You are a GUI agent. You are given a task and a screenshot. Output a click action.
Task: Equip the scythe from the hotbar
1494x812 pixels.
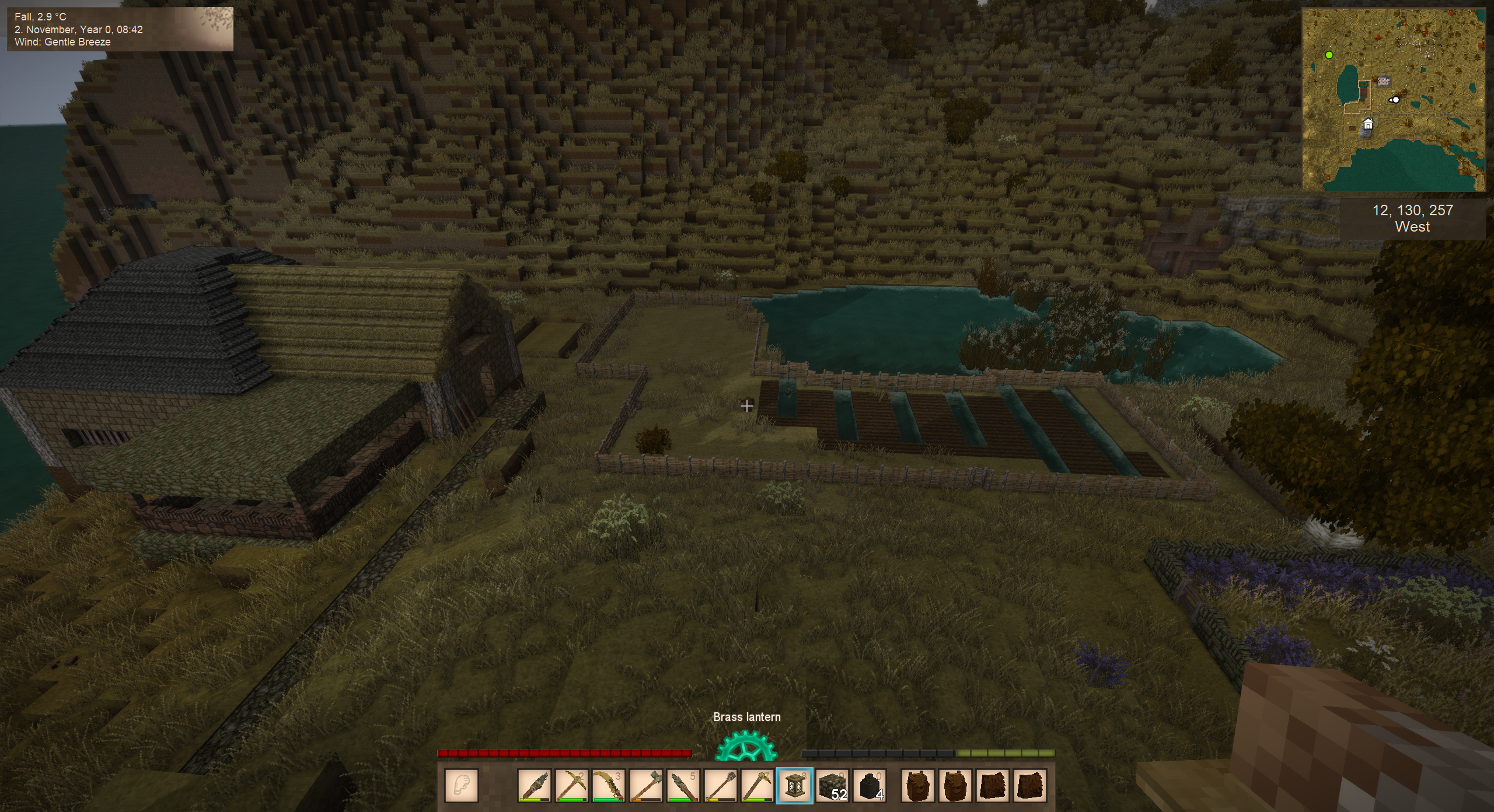click(608, 785)
